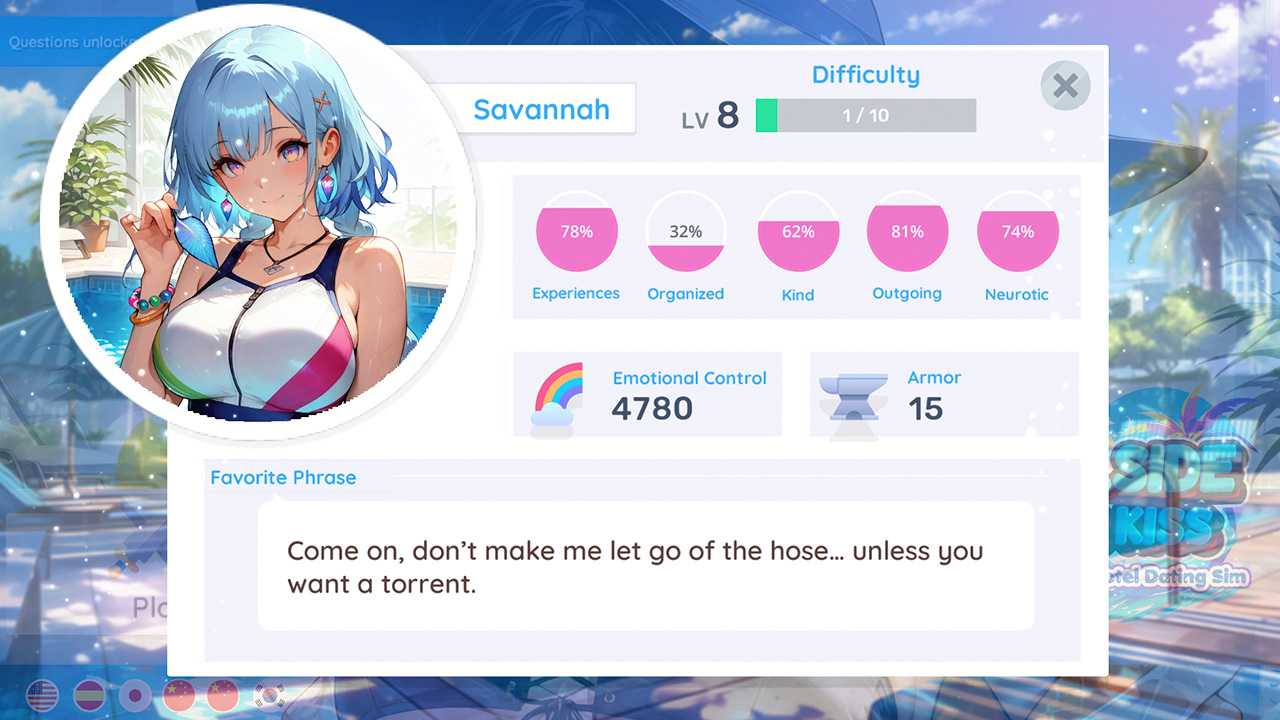Screen dimensions: 1280x720
Task: Select the Experiences 78% stat gauge
Action: tap(576, 232)
